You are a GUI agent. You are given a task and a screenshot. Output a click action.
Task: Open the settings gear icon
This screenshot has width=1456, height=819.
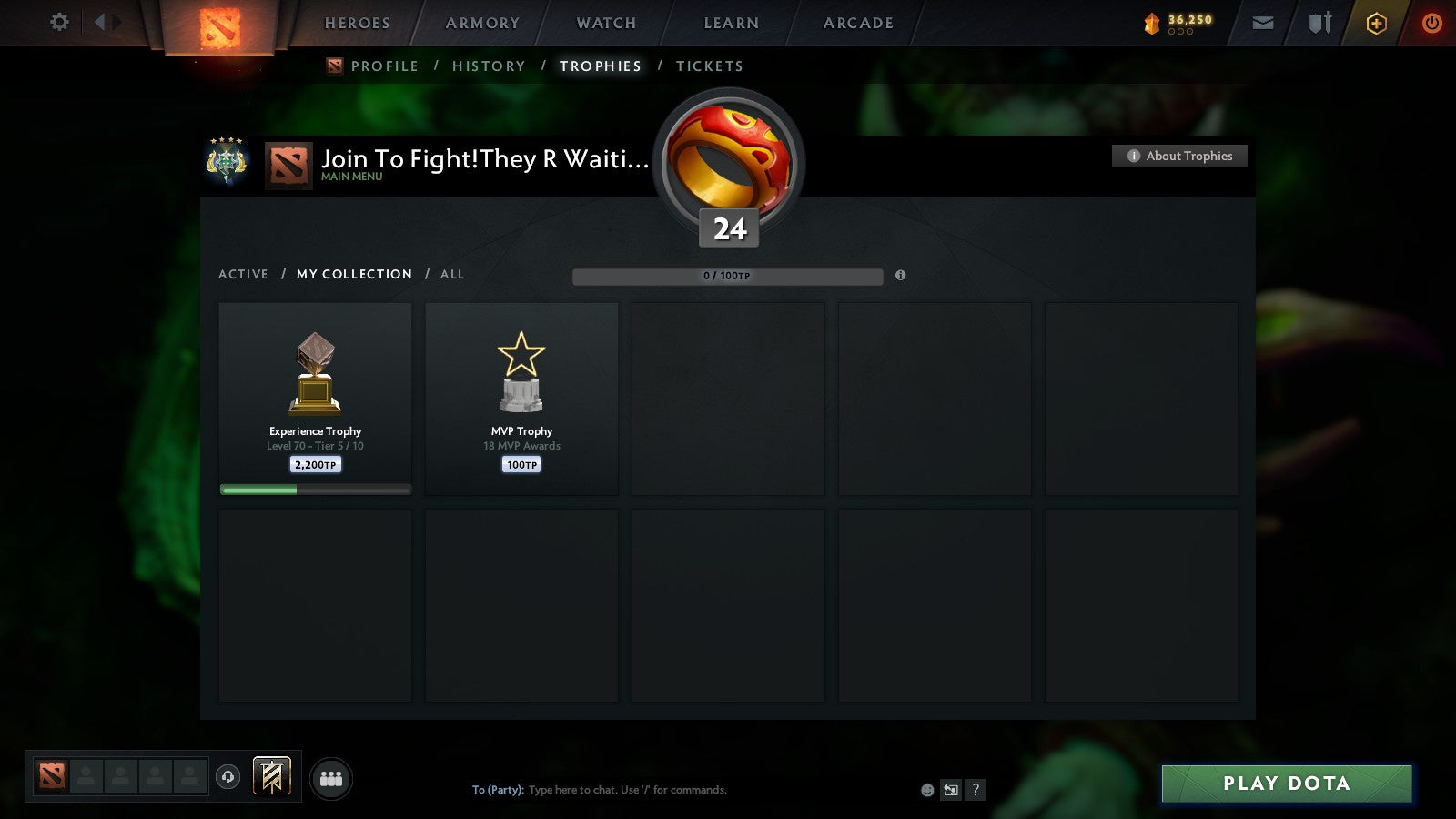point(58,23)
